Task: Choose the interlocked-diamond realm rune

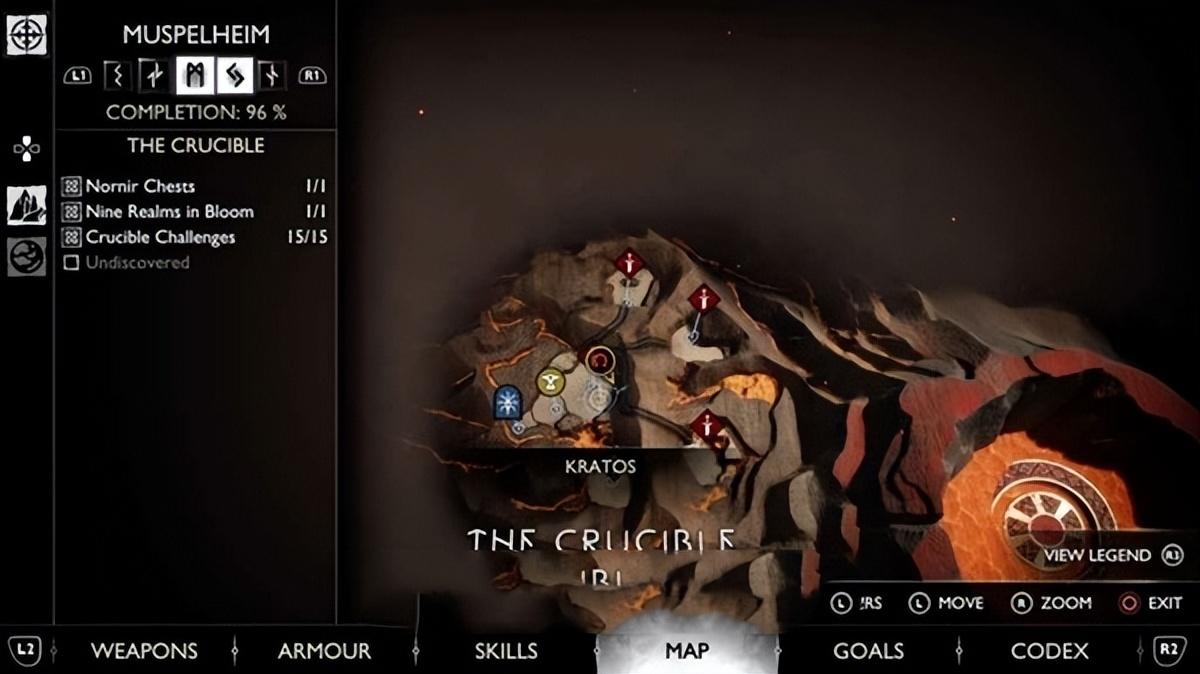Action: (x=235, y=75)
